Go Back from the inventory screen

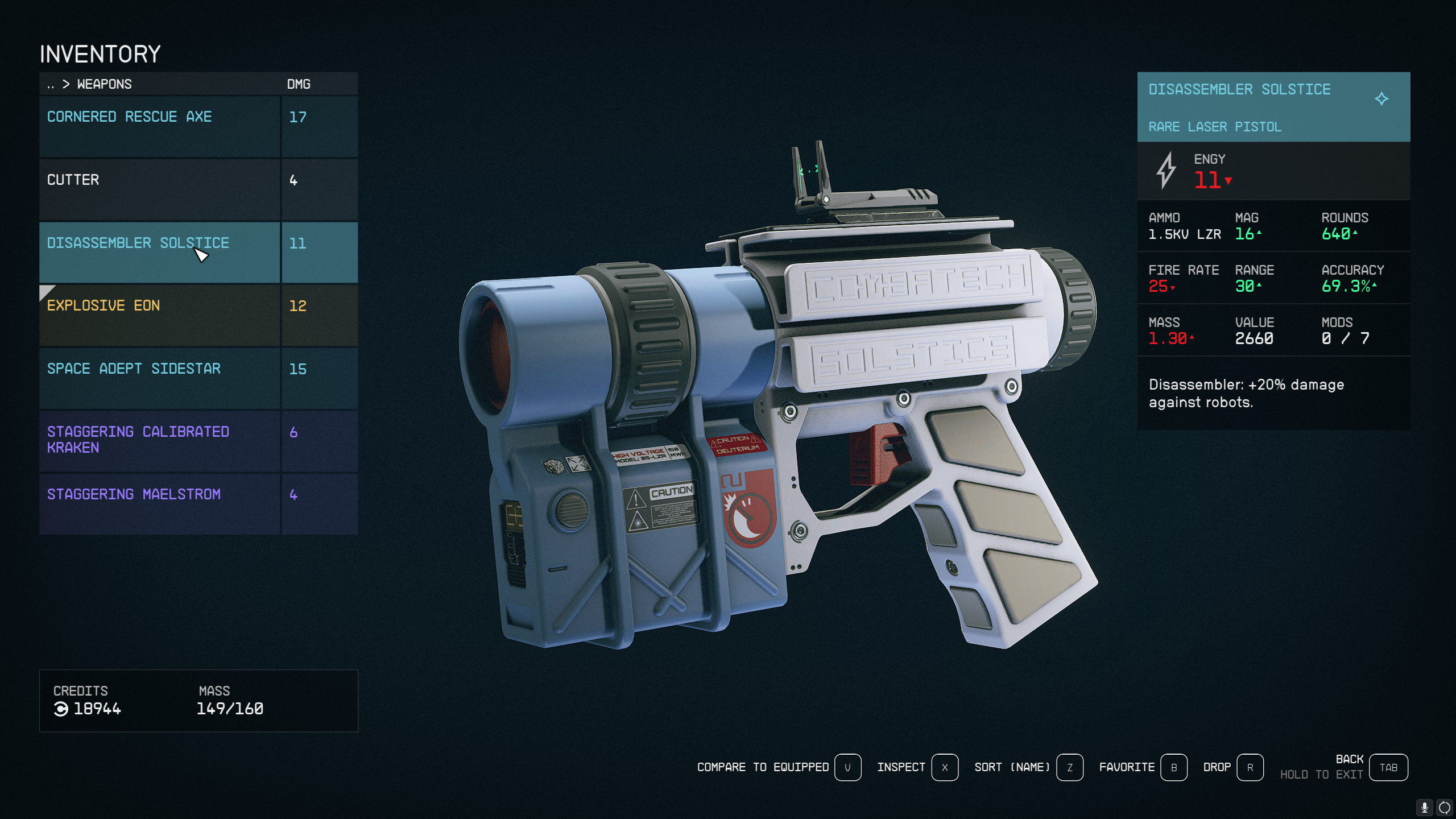tap(1388, 767)
